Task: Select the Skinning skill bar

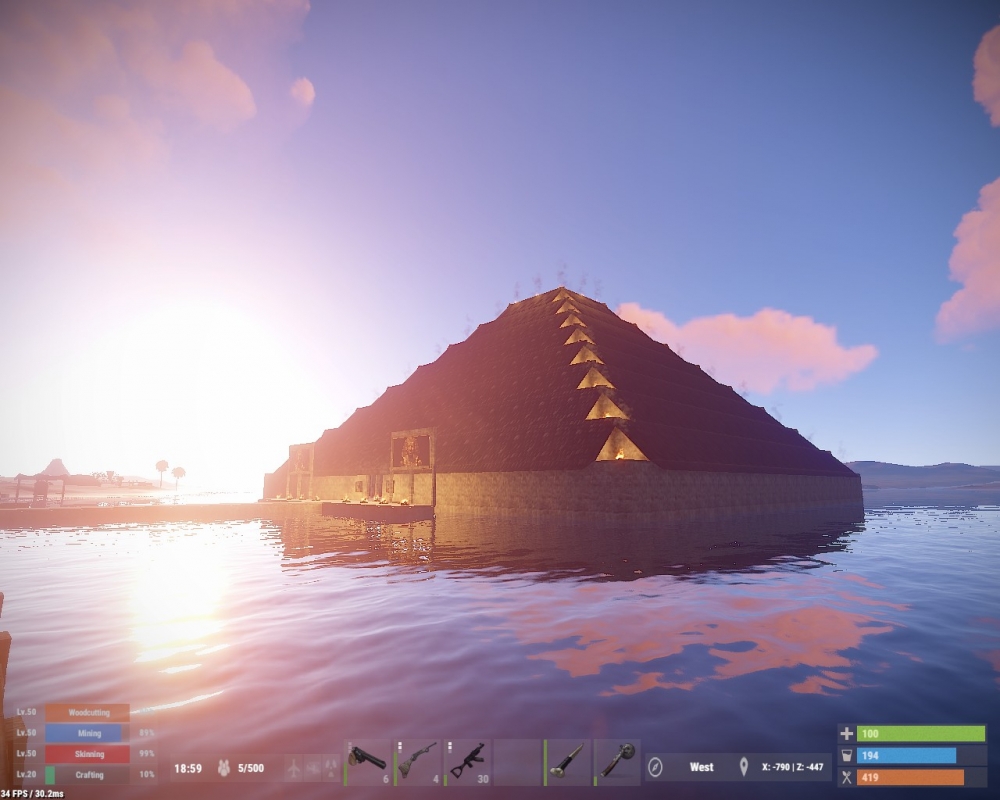Action: pos(87,754)
